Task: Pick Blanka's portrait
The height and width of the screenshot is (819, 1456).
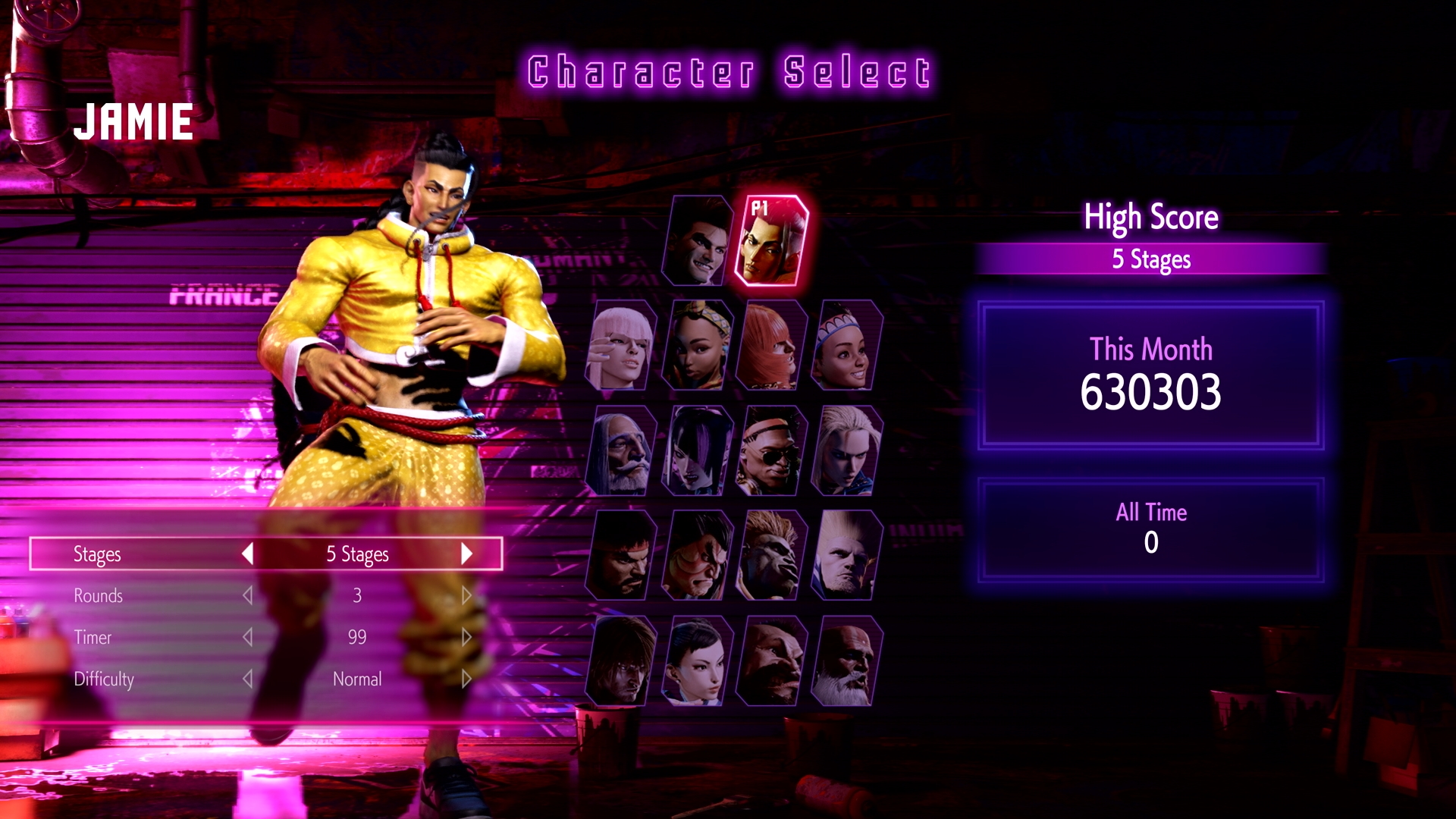Action: pyautogui.click(x=772, y=555)
